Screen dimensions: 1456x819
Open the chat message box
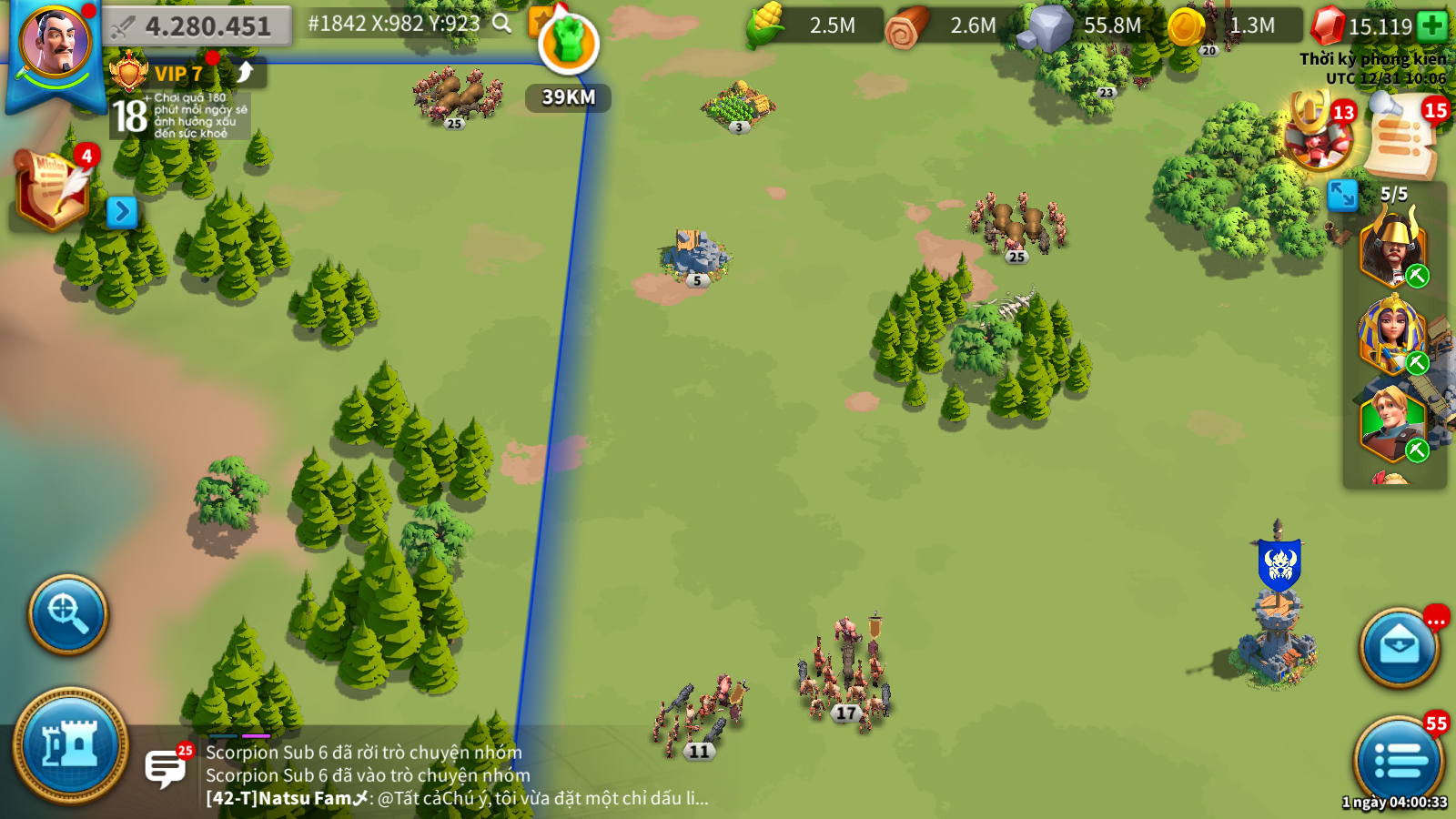[167, 768]
